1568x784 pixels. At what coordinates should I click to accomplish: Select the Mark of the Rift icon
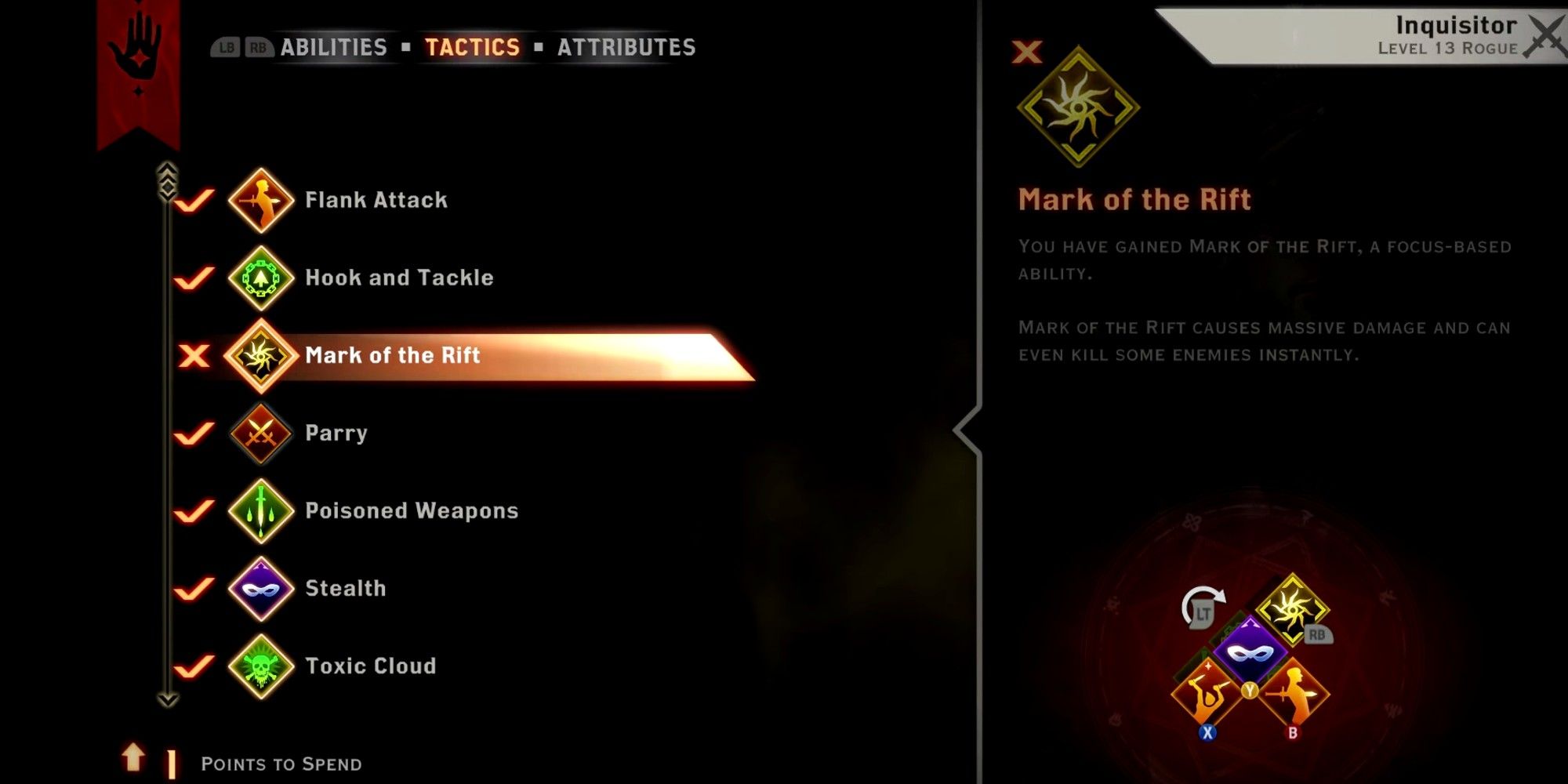261,357
